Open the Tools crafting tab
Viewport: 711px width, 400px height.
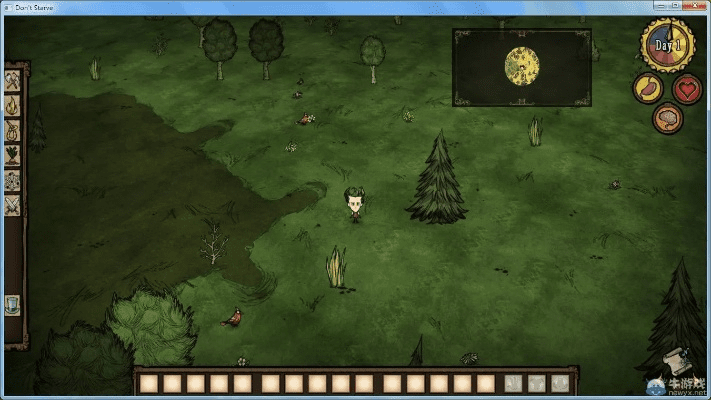pyautogui.click(x=13, y=82)
